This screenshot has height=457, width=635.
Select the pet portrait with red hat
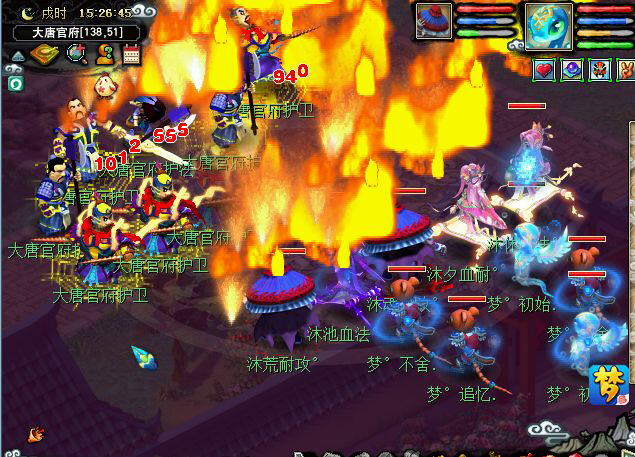434,21
